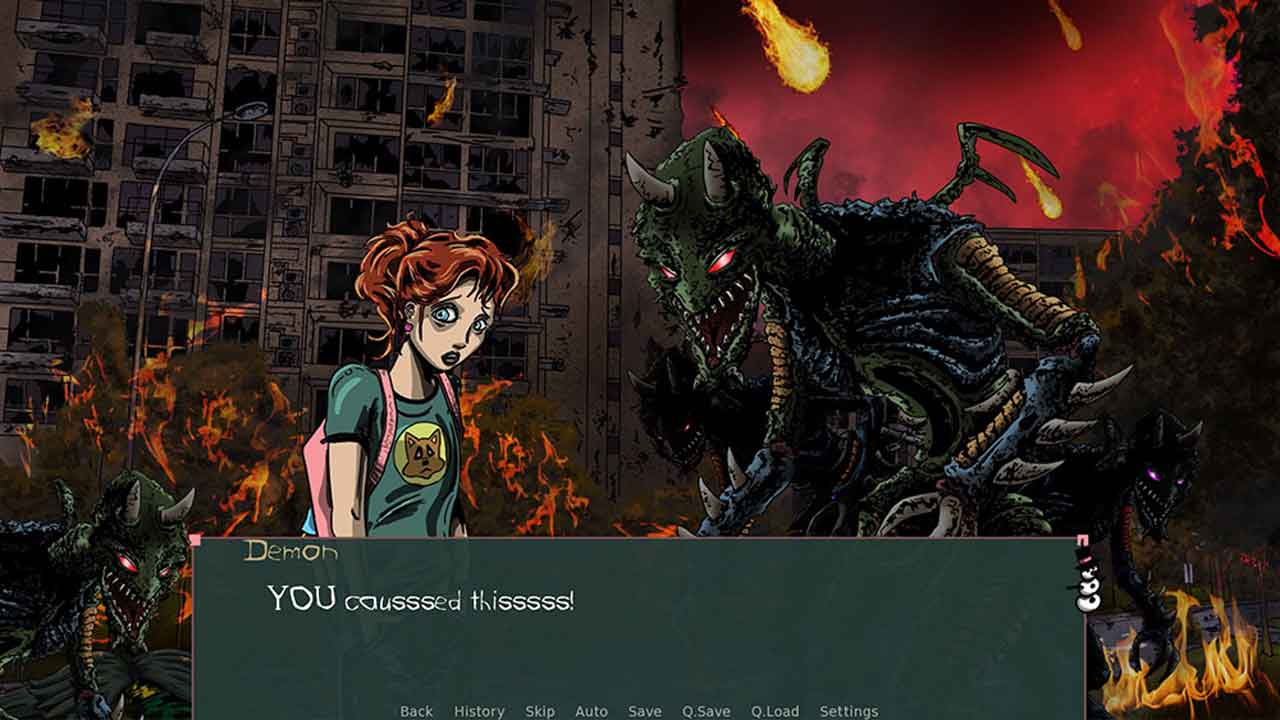The image size is (1280, 720).
Task: Open the History log
Action: pos(479,711)
